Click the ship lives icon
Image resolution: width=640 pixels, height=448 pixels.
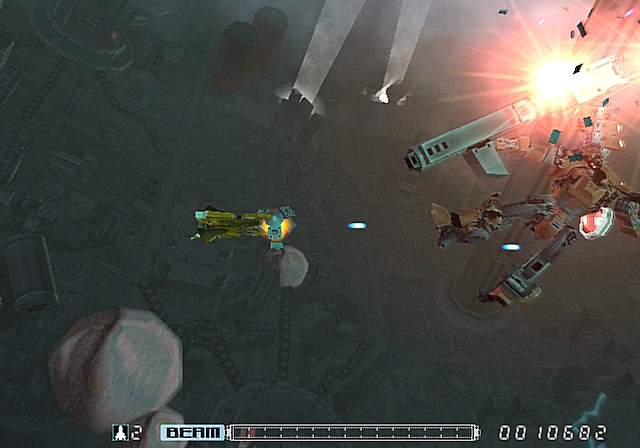[121, 433]
